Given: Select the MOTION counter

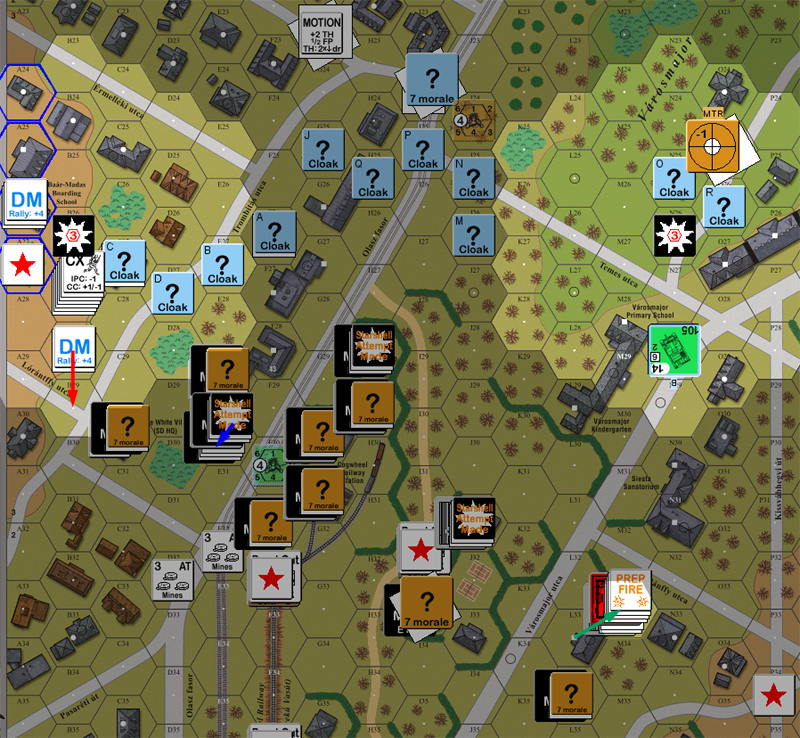Looking at the screenshot, I should click(x=323, y=34).
